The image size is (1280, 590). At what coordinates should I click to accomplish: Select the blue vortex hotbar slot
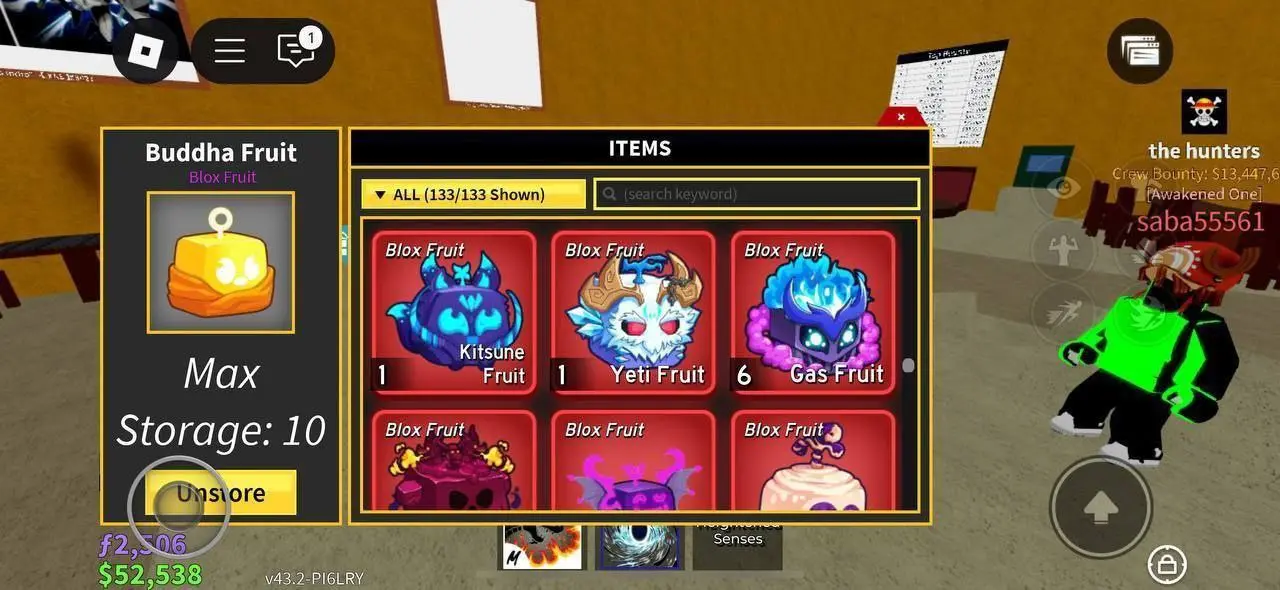tap(639, 544)
